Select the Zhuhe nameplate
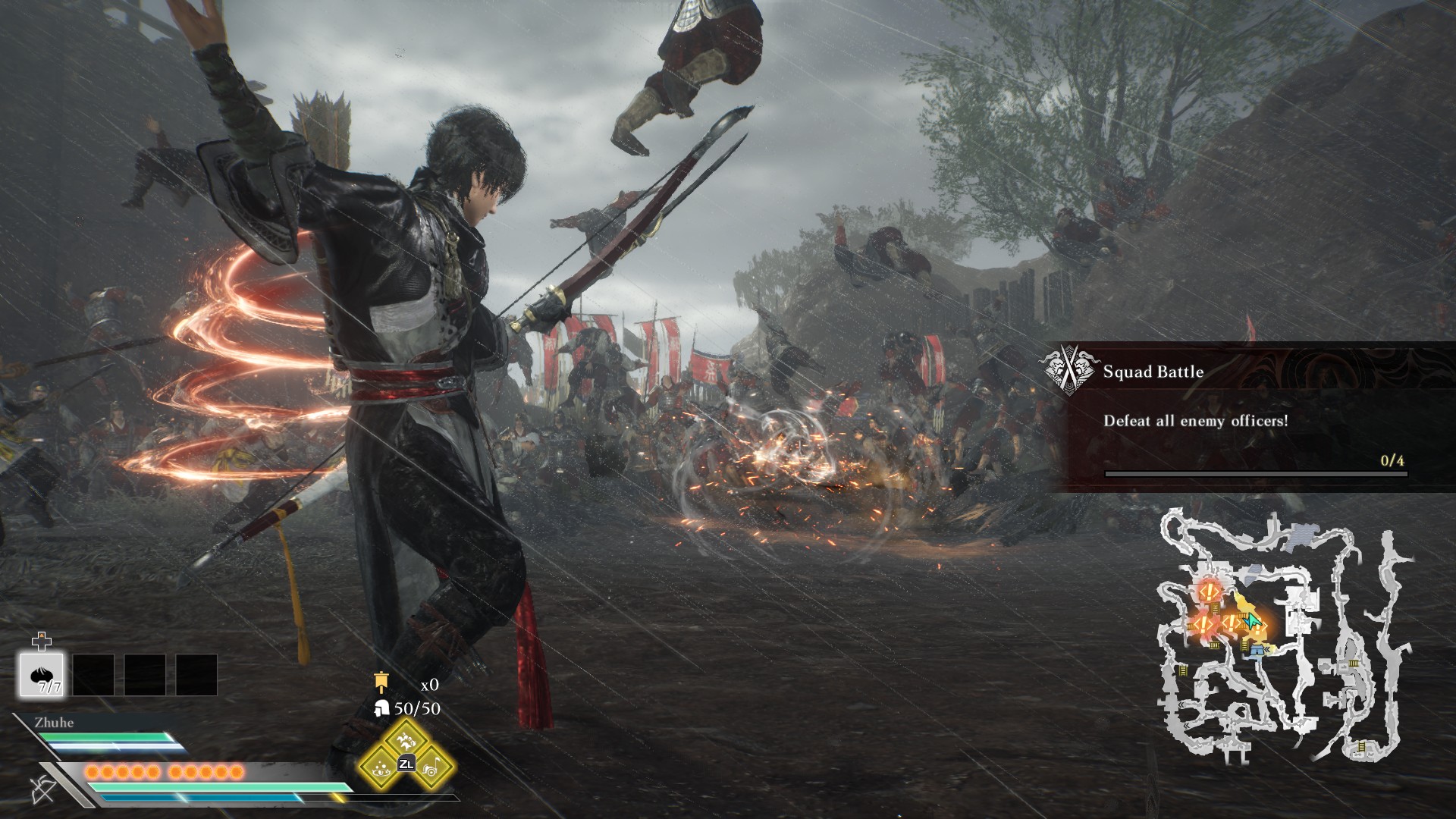The height and width of the screenshot is (819, 1456). tap(53, 723)
